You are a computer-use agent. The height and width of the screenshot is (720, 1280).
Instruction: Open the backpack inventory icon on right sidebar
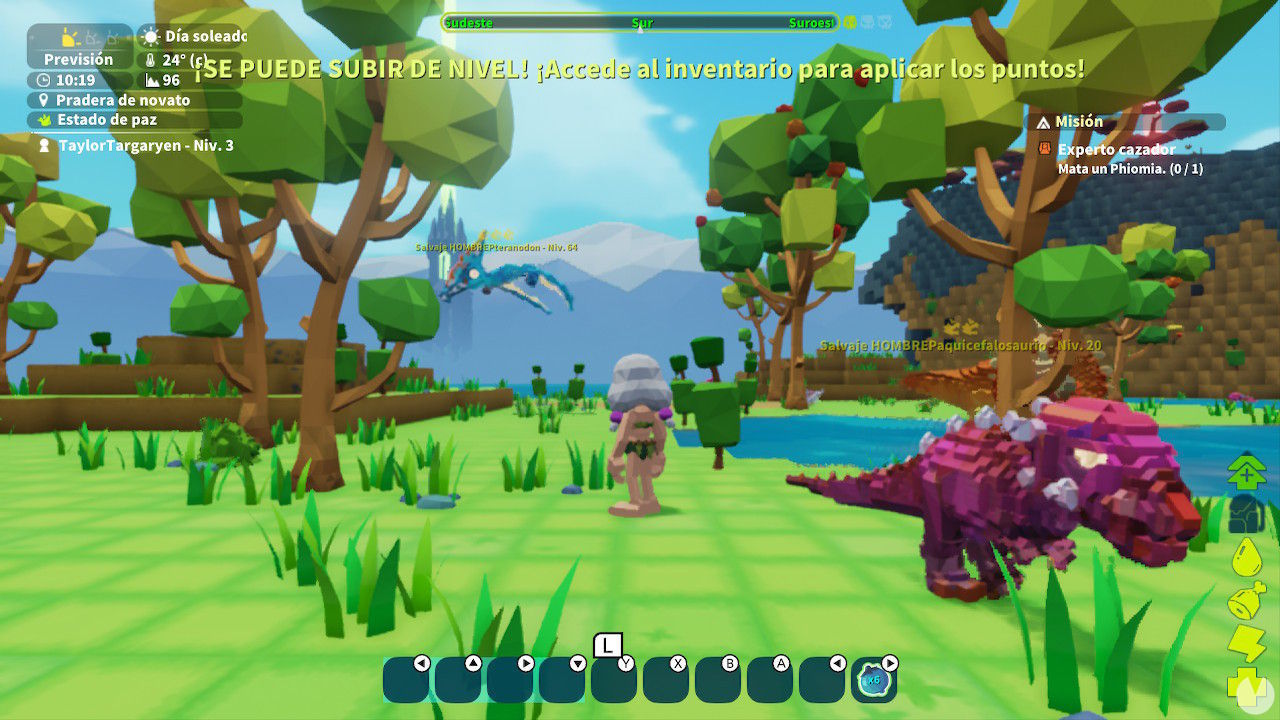pos(1244,514)
